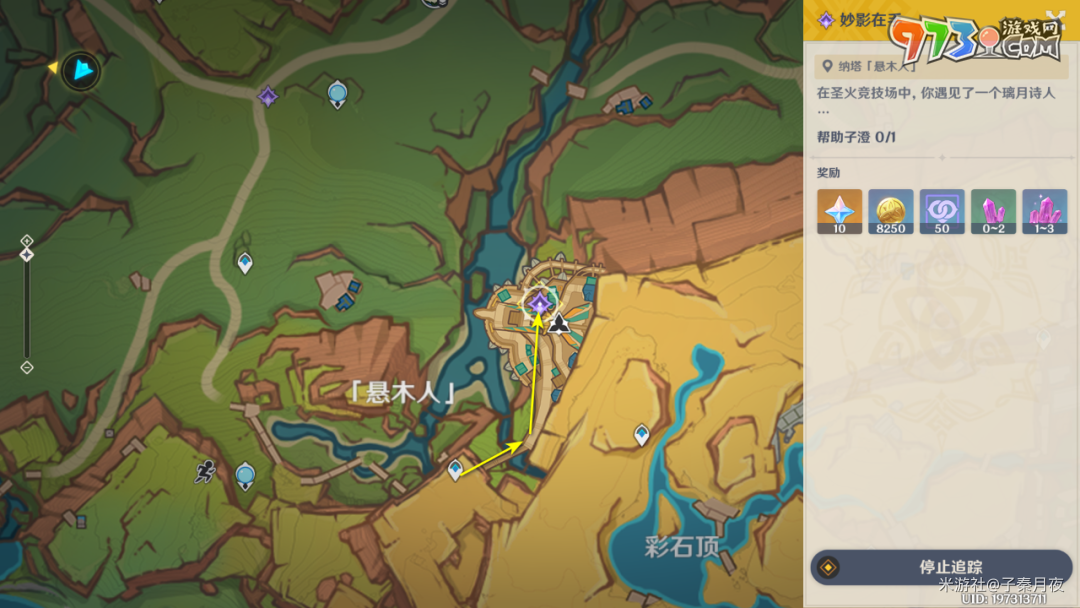Select the black tribe emblem map icon
1080x608 pixels.
559,322
